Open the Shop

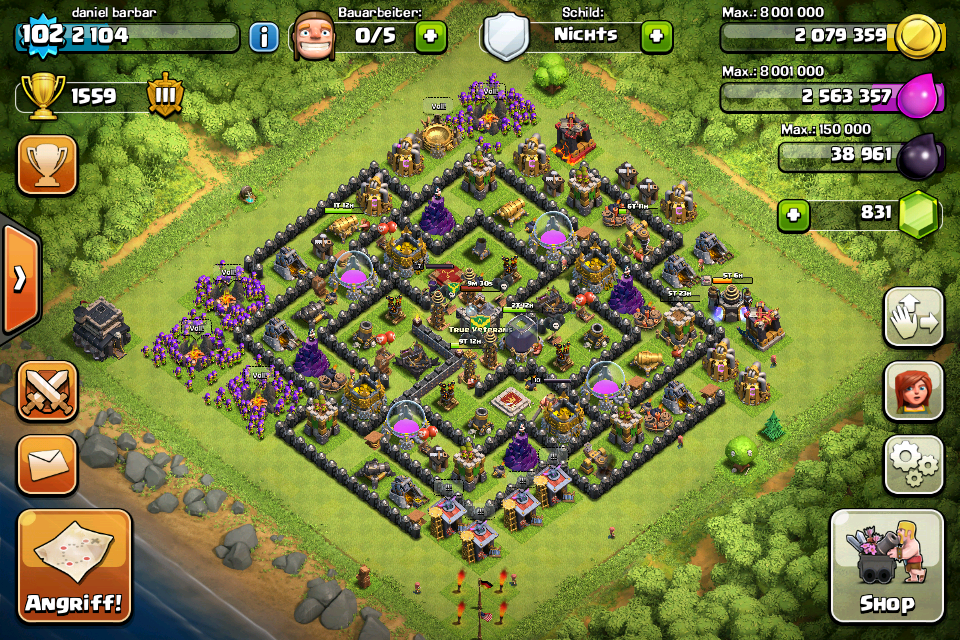[x=887, y=565]
